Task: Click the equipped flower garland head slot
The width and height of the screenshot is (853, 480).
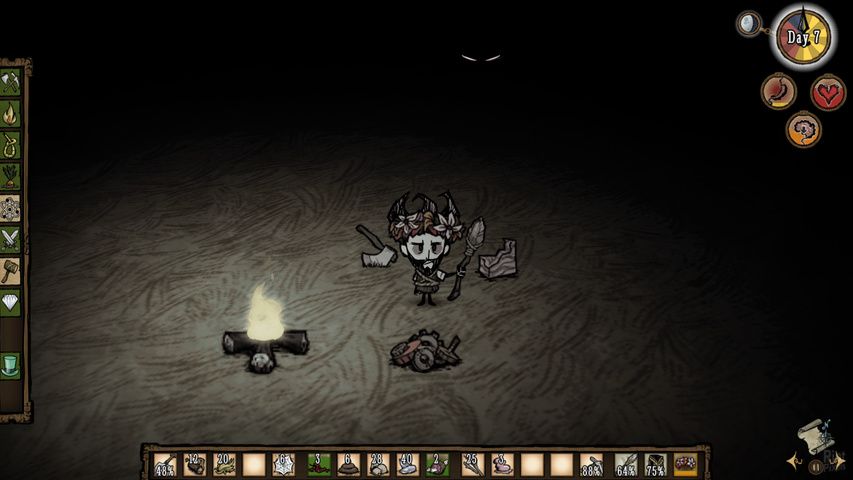Action: (686, 464)
